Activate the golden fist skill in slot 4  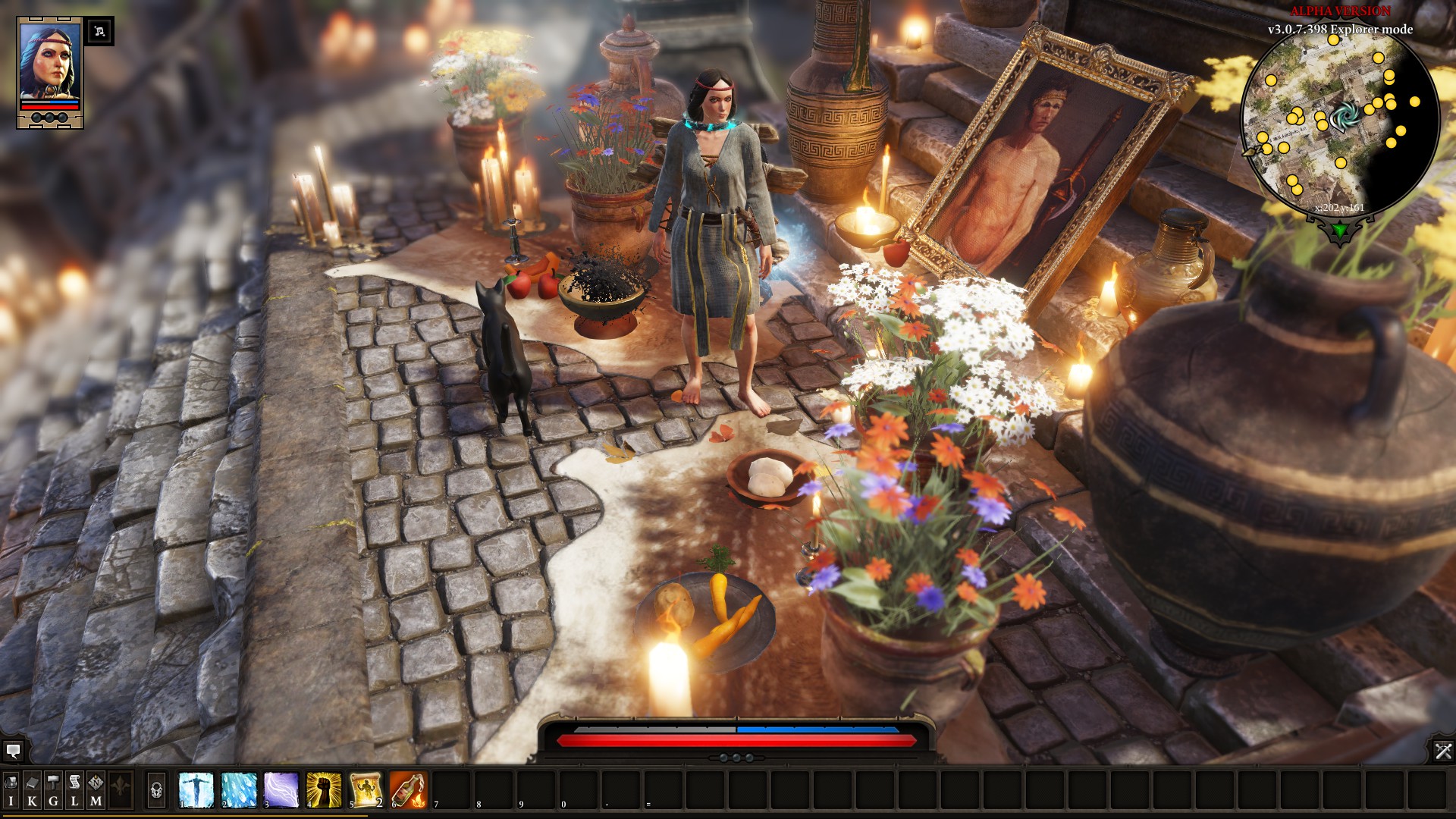[324, 790]
